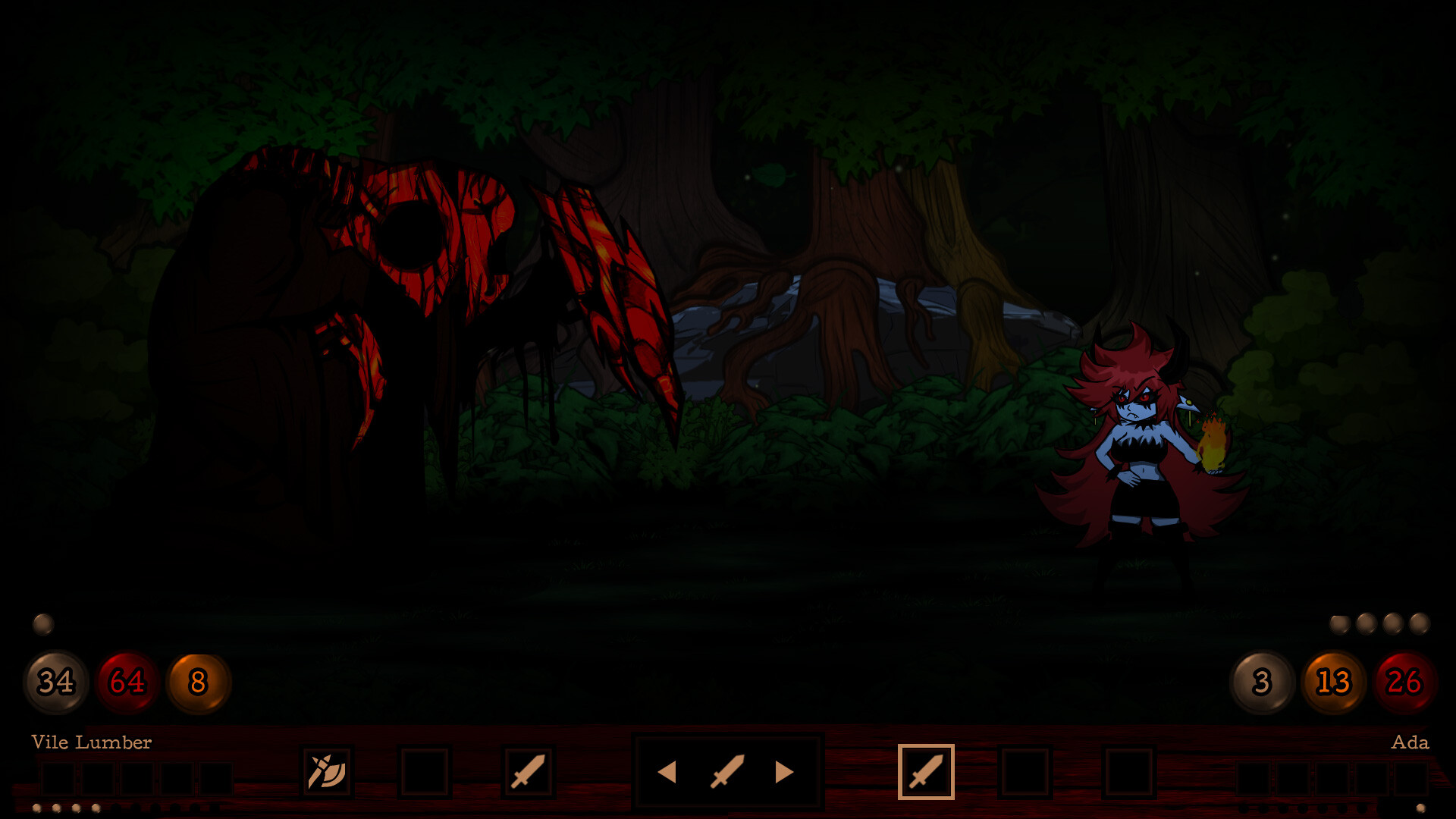The height and width of the screenshot is (819, 1456).
Task: Click Ada's orange 13 orb
Action: coord(1332,682)
